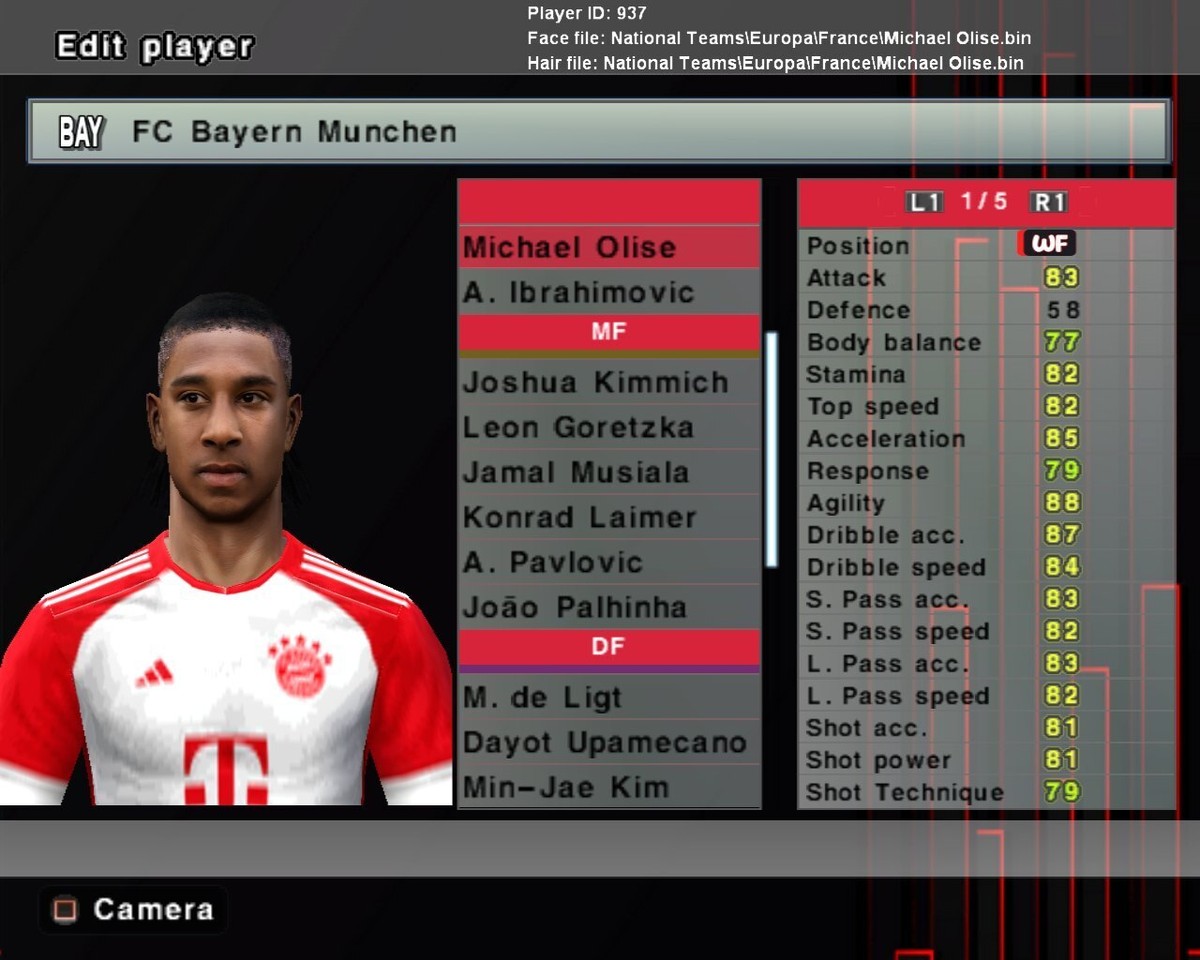1200x960 pixels.
Task: Select Jamal Musiala row
Action: pyautogui.click(x=608, y=472)
